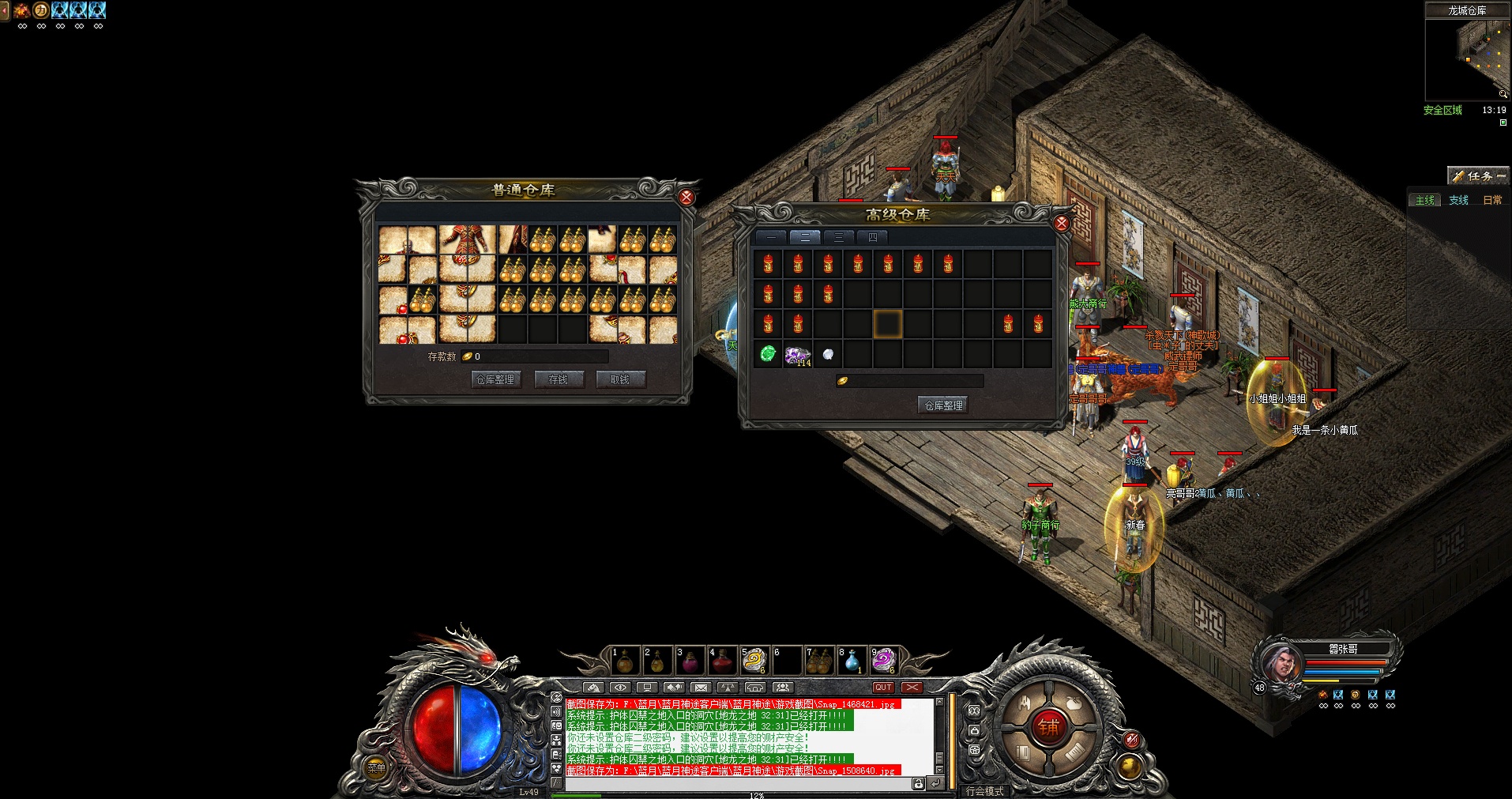
Task: Close the 普通仓库 warehouse window
Action: coord(686,198)
